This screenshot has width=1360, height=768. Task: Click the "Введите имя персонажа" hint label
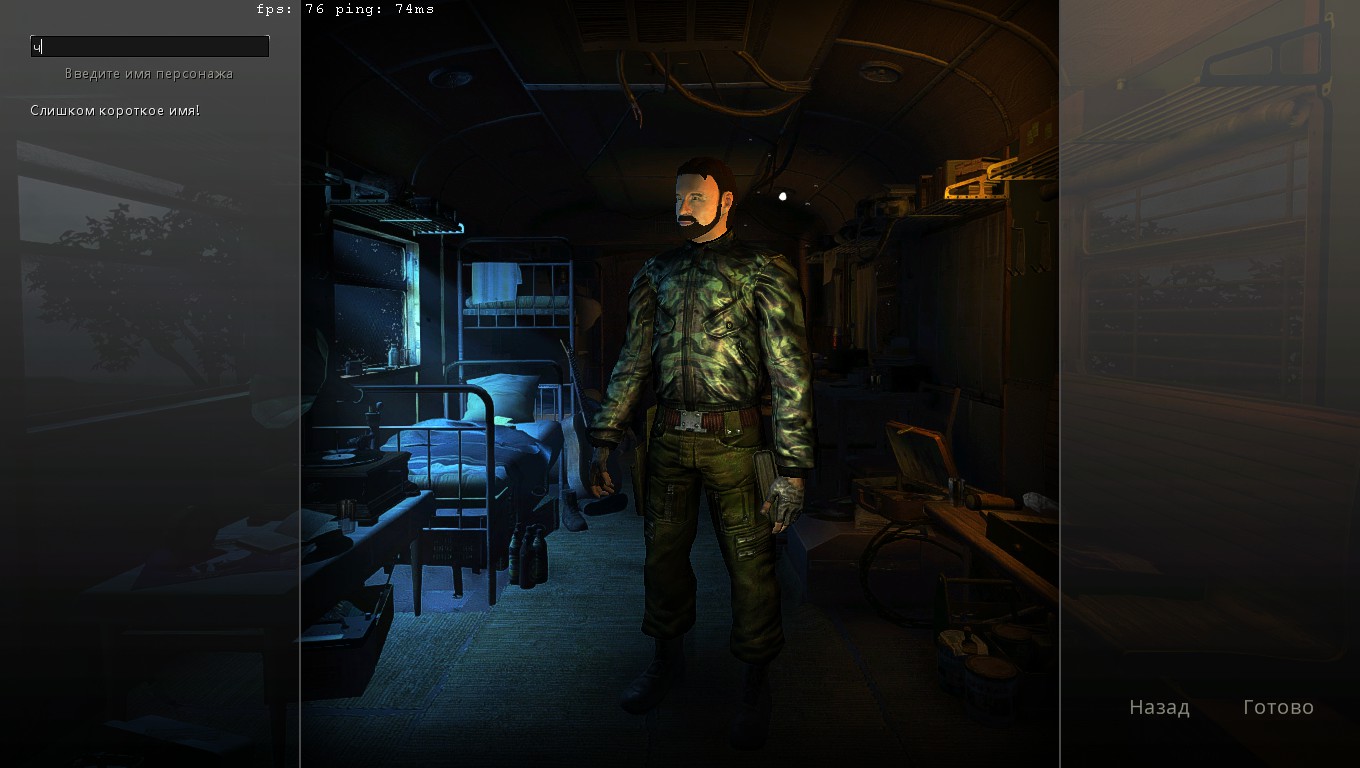(147, 73)
